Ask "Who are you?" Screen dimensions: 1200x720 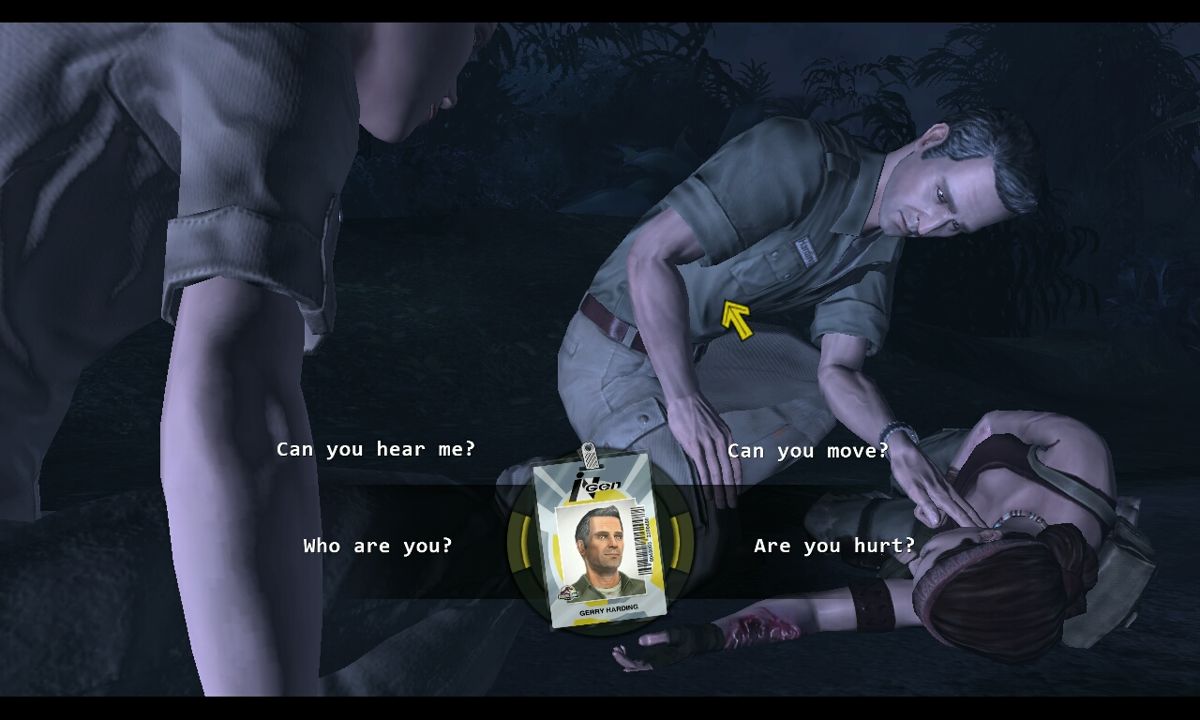pyautogui.click(x=377, y=546)
